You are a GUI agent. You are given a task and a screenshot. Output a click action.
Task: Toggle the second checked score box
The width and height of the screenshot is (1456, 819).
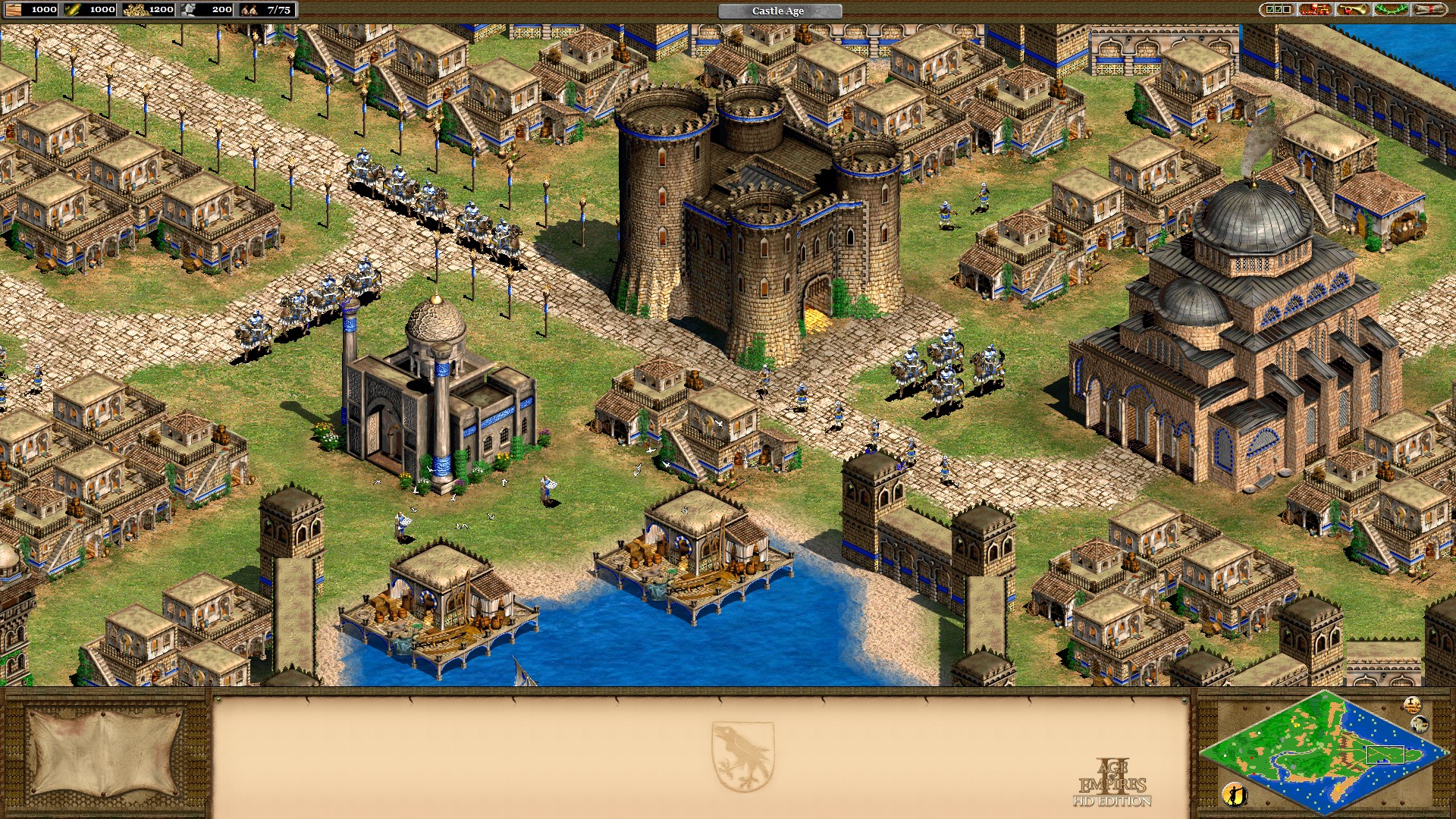(1278, 10)
